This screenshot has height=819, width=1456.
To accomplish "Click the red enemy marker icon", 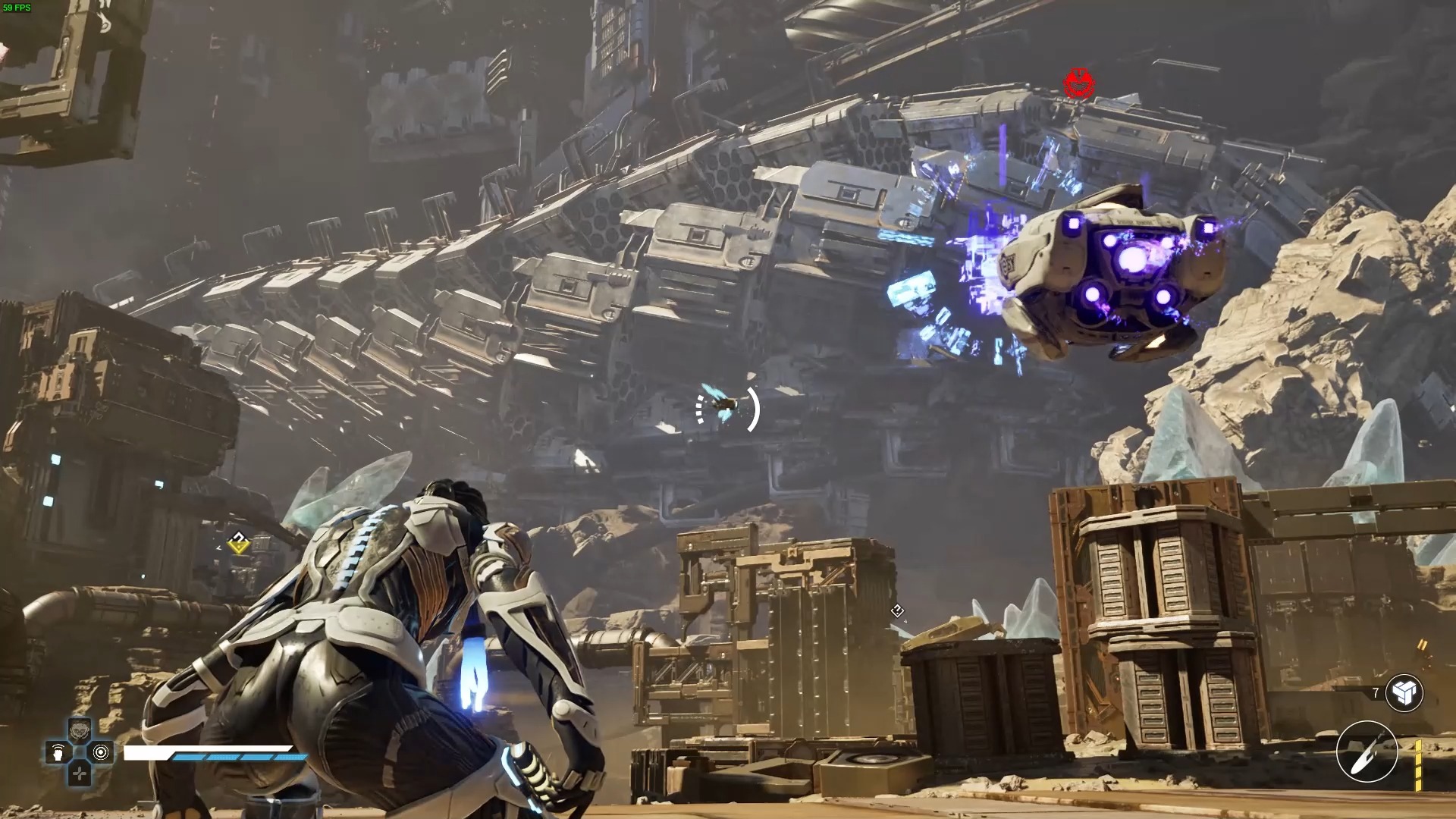I will (x=1078, y=83).
